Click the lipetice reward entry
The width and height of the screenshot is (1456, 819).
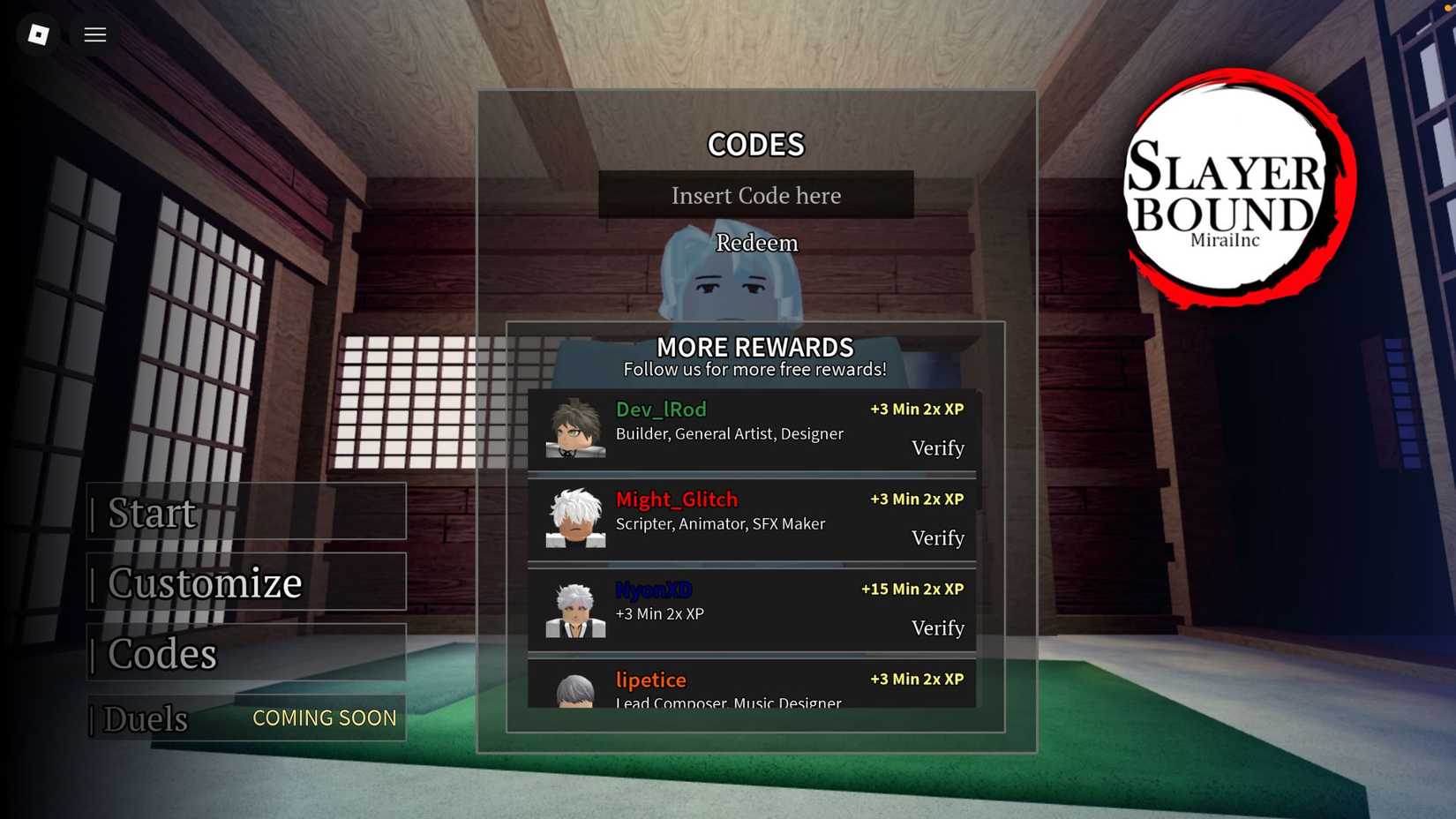754,687
